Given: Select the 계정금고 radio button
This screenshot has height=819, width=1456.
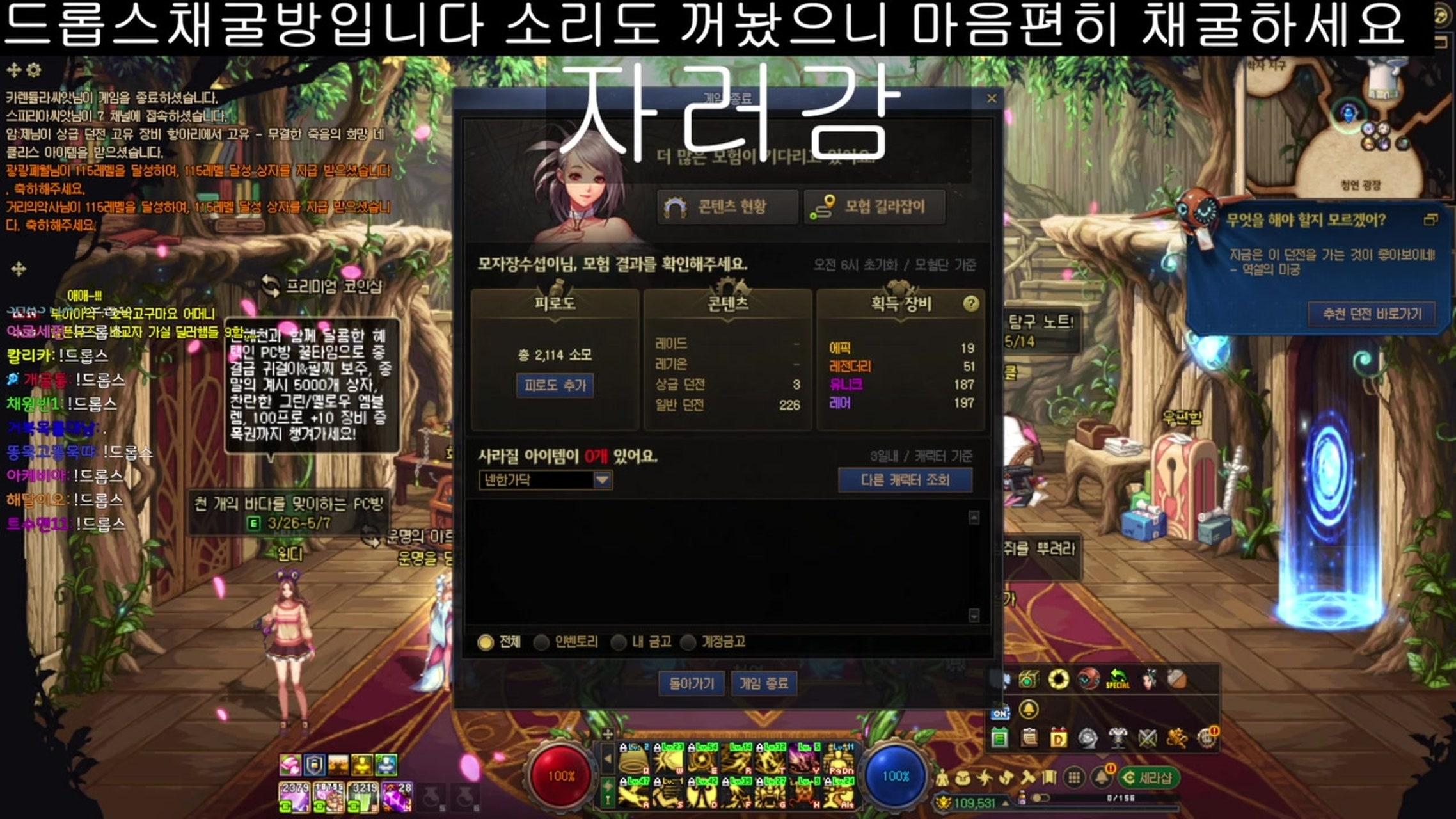Looking at the screenshot, I should (x=687, y=642).
